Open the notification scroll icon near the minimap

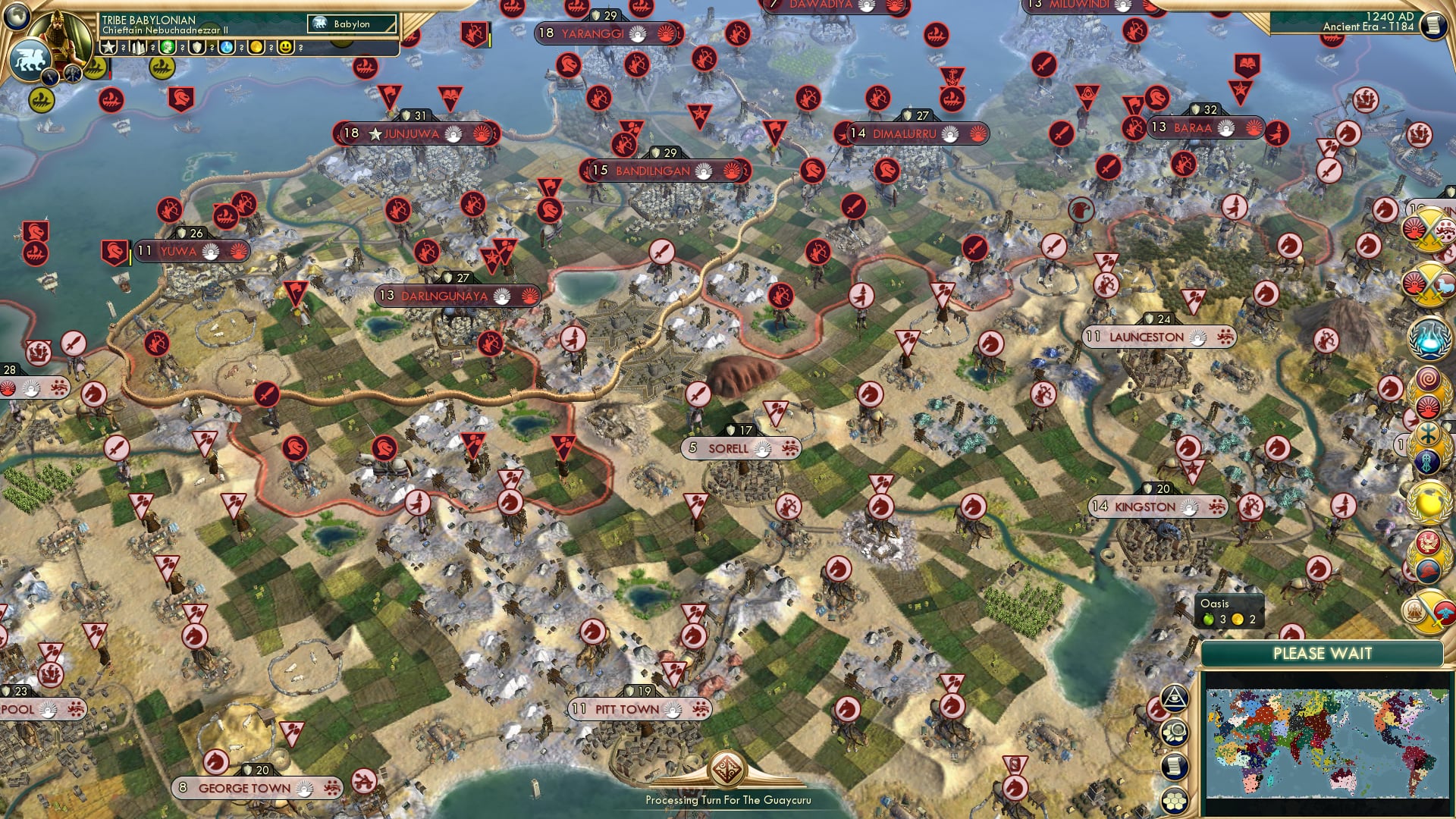pyautogui.click(x=1174, y=765)
